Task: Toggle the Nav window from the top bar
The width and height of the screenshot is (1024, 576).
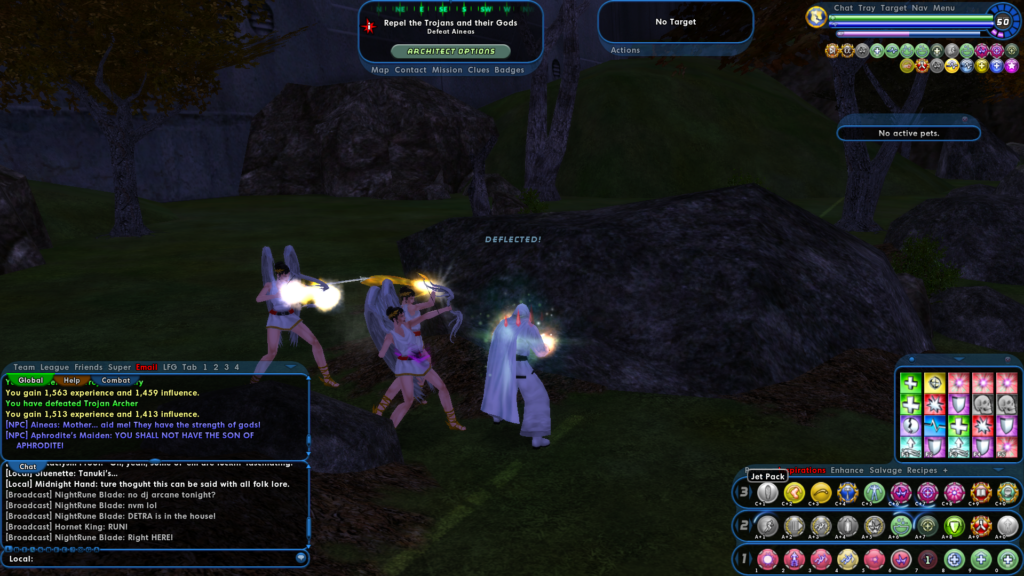Action: (x=919, y=8)
